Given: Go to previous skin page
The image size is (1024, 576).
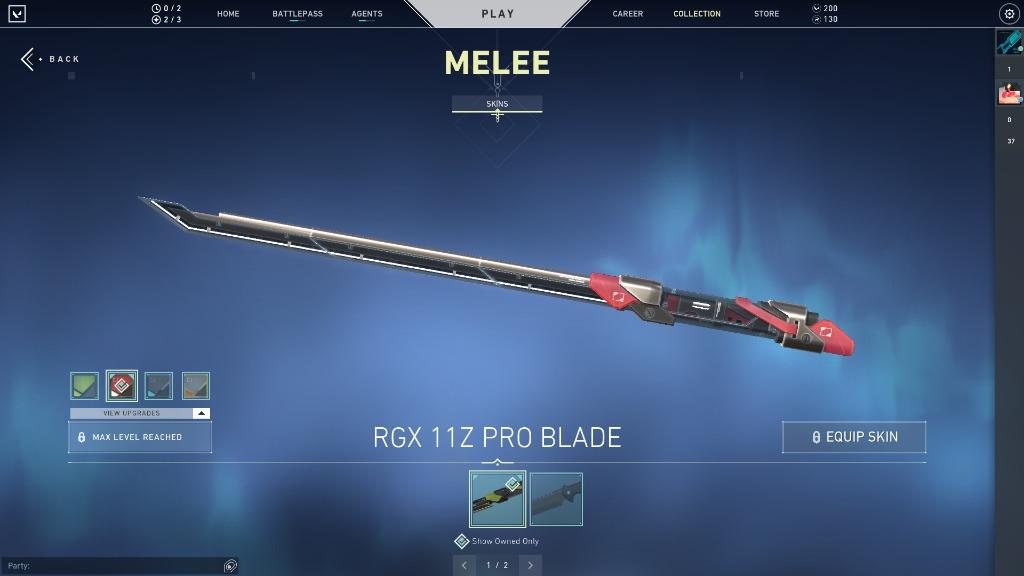Looking at the screenshot, I should point(464,565).
